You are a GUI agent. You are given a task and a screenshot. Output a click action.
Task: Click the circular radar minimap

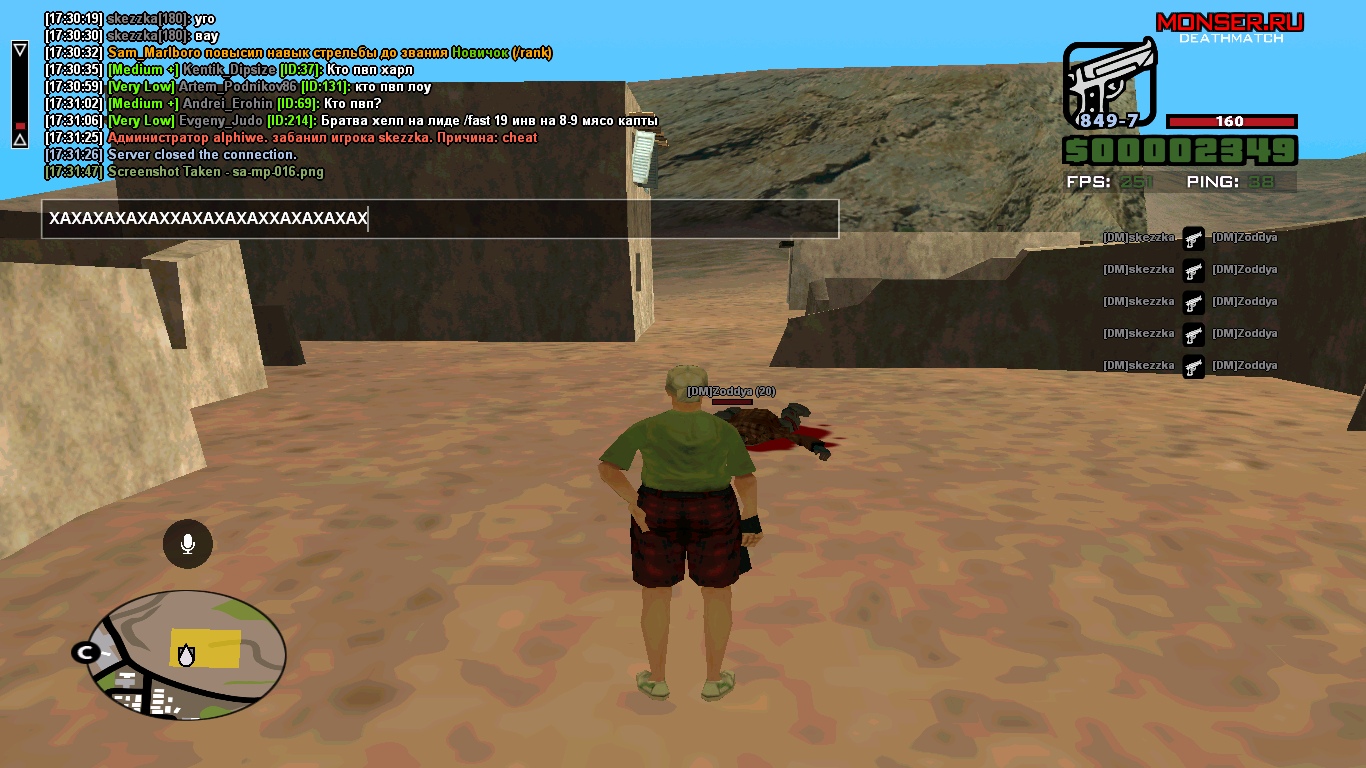pos(187,655)
